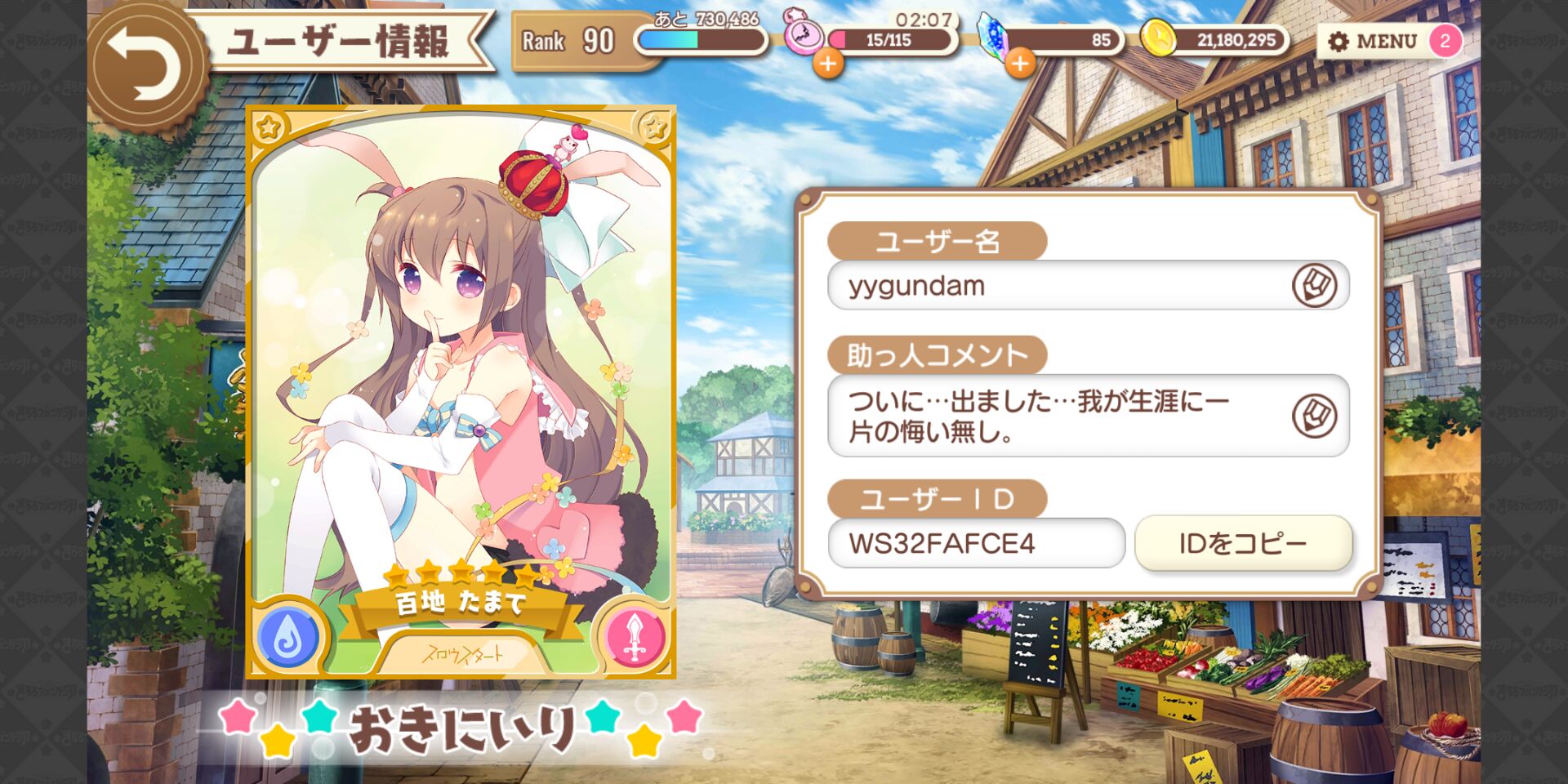Viewport: 1568px width, 784px height.
Task: Edit the user name yygundam
Action: tap(1314, 286)
